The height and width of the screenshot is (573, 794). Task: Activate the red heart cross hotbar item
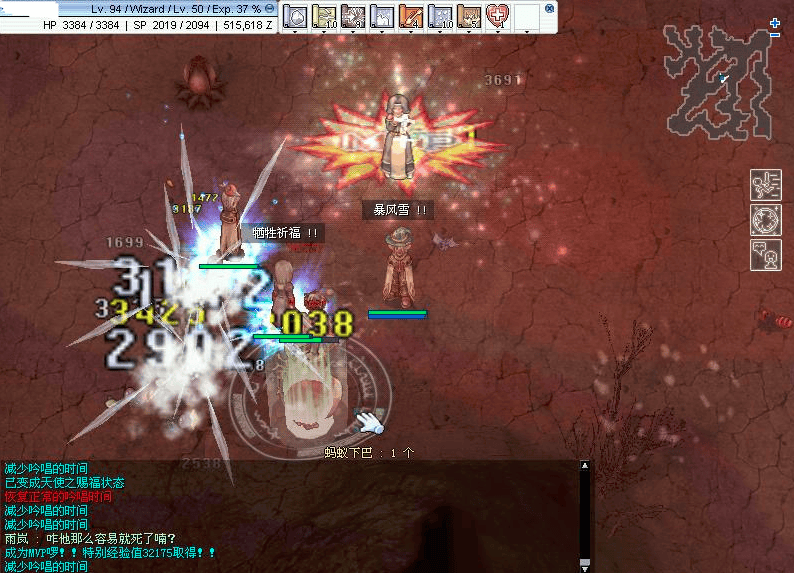click(x=497, y=16)
